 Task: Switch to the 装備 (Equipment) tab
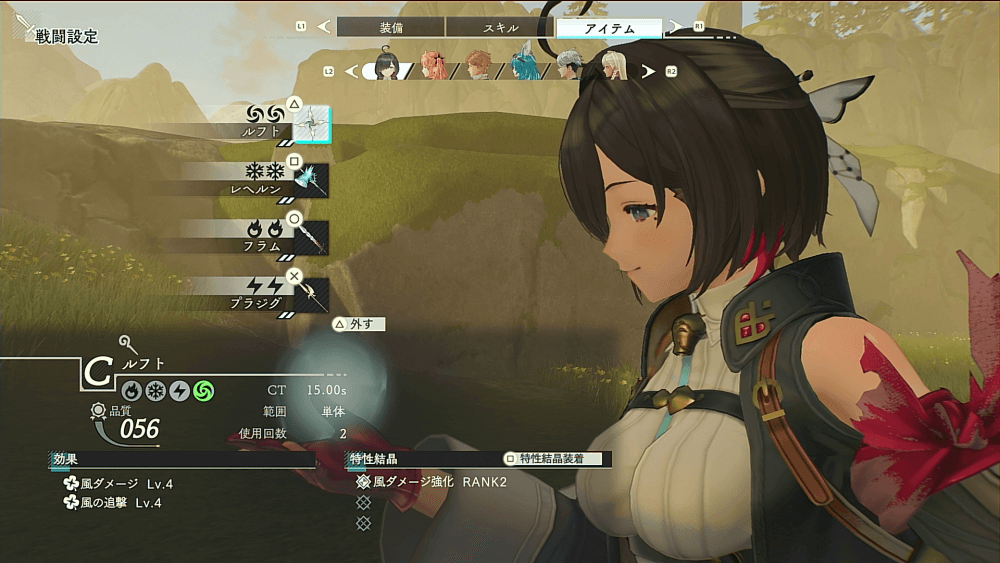coord(391,28)
